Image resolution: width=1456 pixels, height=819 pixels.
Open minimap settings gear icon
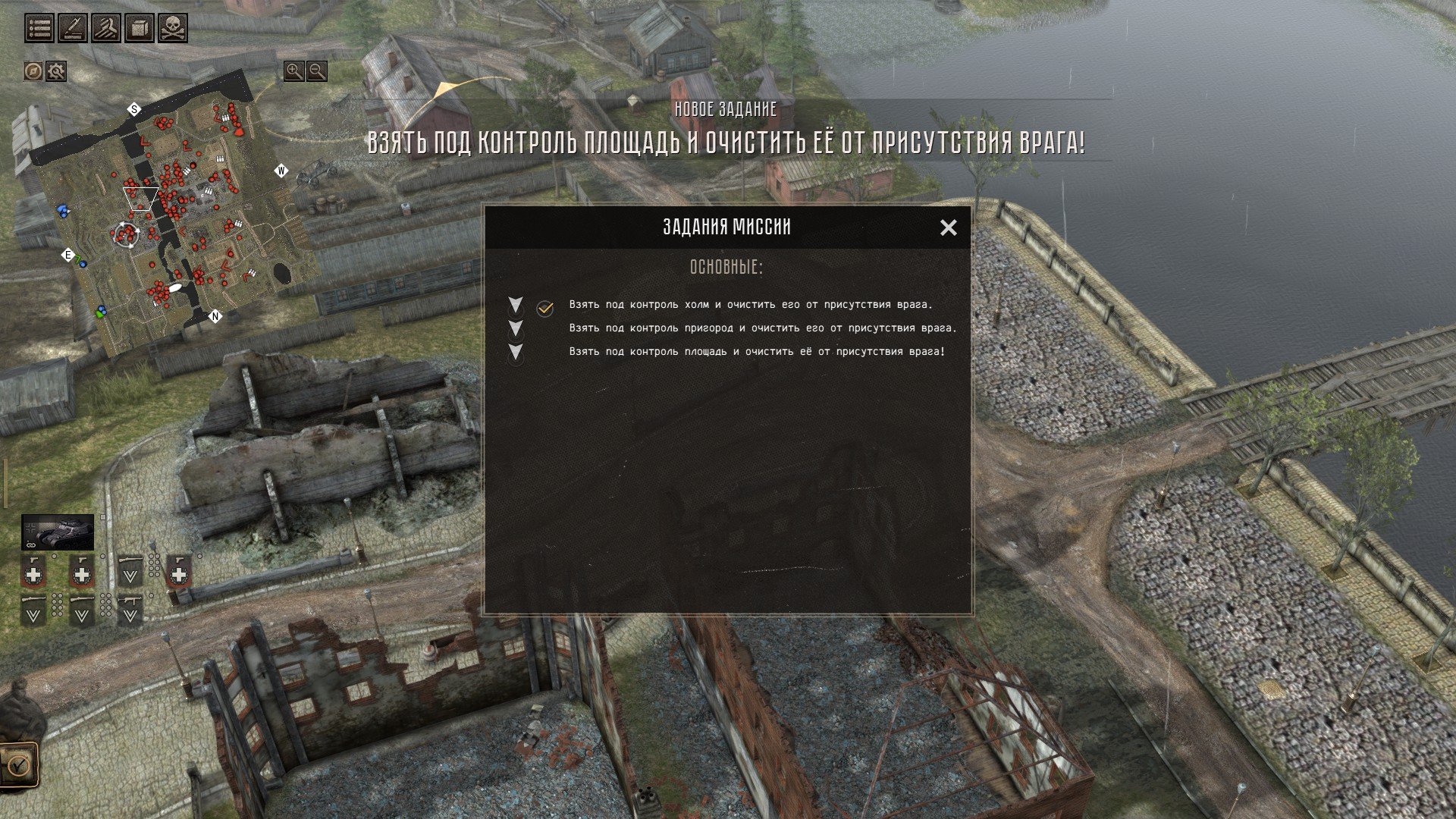click(x=56, y=71)
